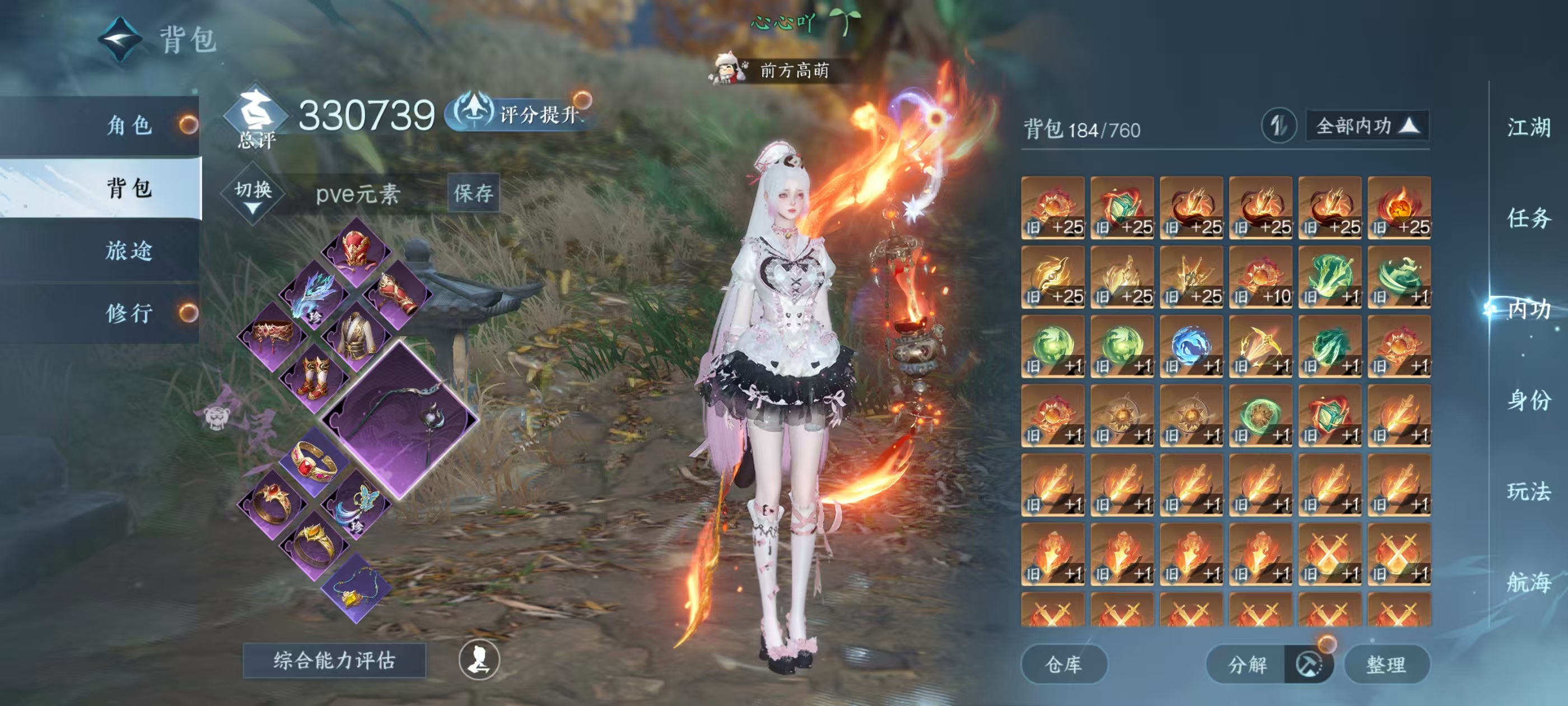Open the 仓库 warehouse
Image resolution: width=1568 pixels, height=706 pixels.
click(1063, 664)
